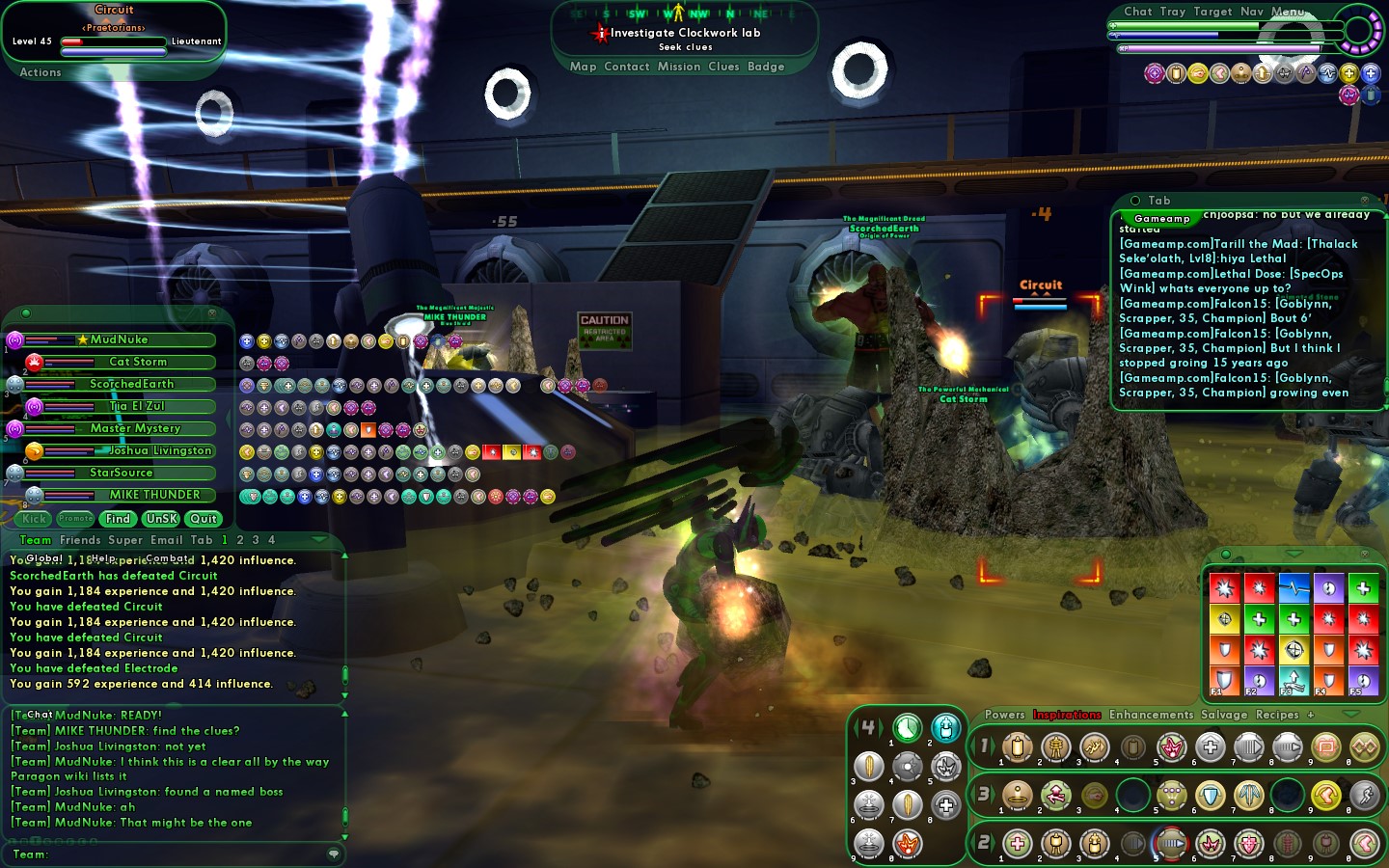
Task: Select teammate Cat Storm
Action: [x=137, y=362]
